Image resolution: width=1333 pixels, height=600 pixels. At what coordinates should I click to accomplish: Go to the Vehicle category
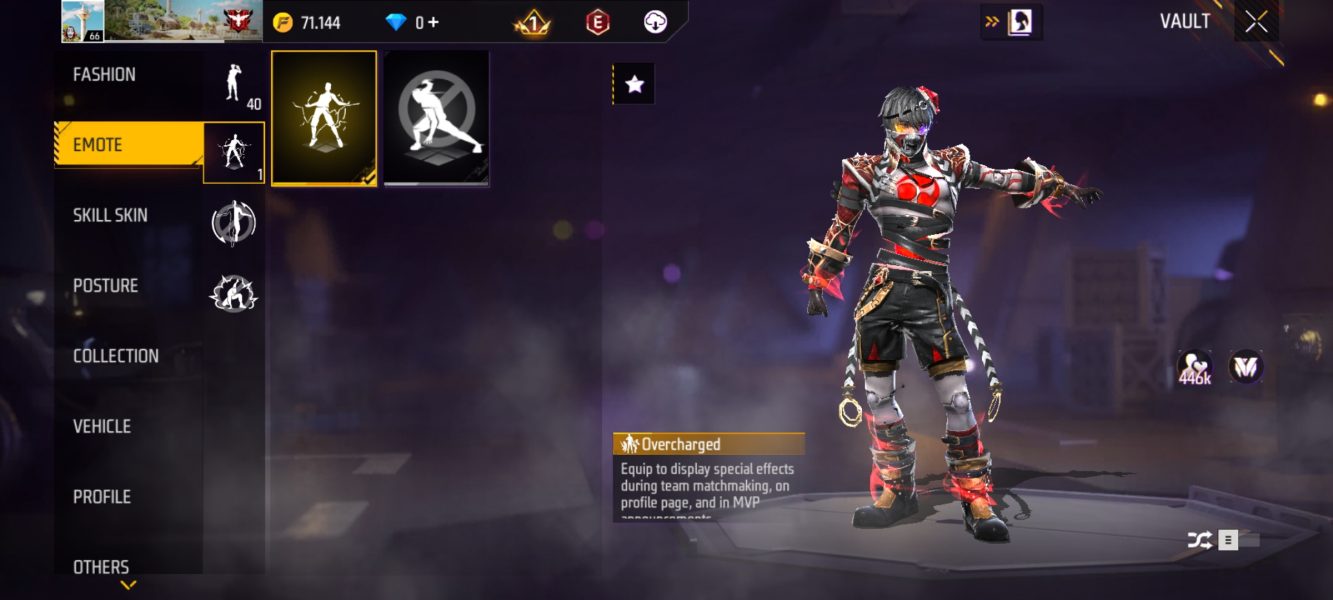(102, 426)
